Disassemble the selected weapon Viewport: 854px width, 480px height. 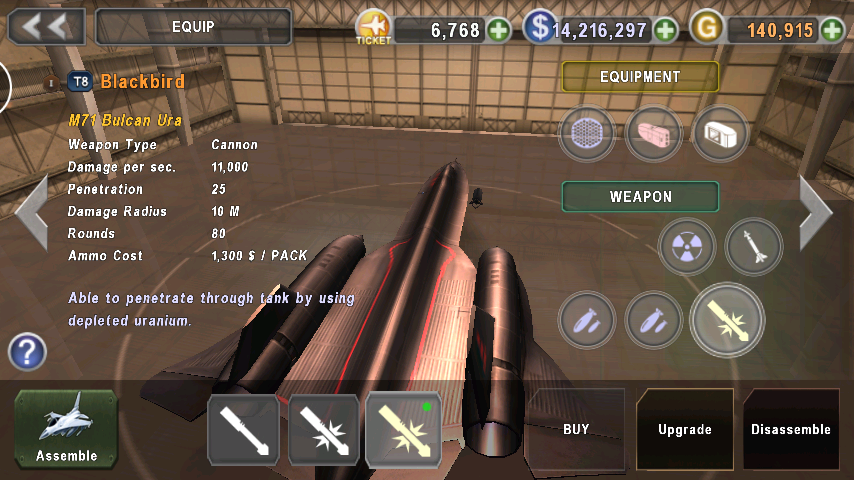[x=791, y=430]
